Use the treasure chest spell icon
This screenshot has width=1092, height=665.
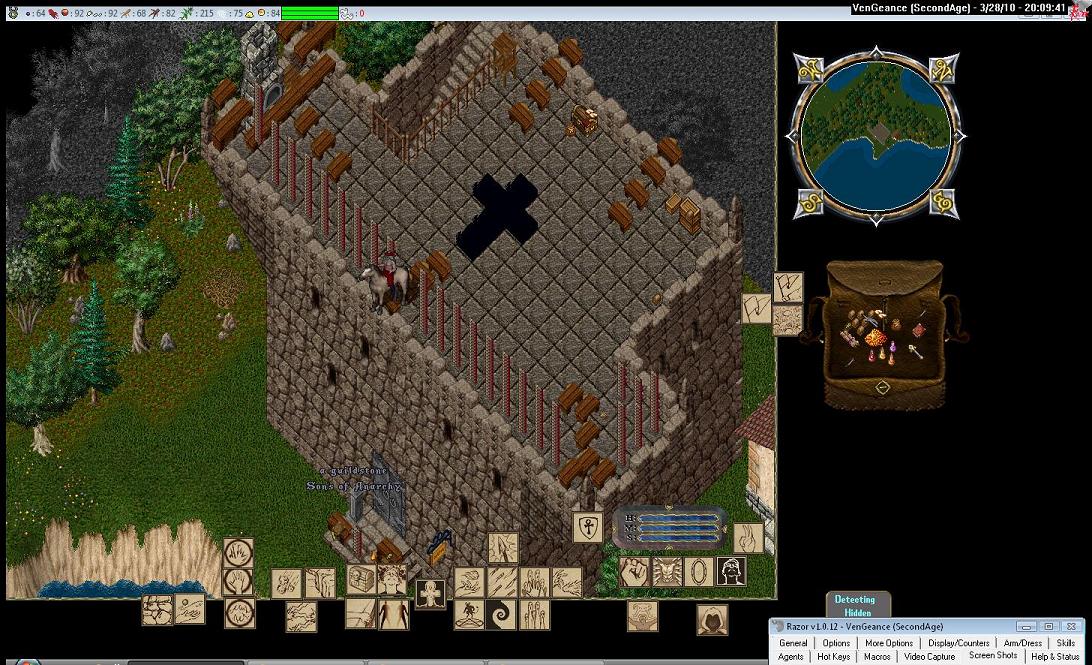click(x=361, y=579)
